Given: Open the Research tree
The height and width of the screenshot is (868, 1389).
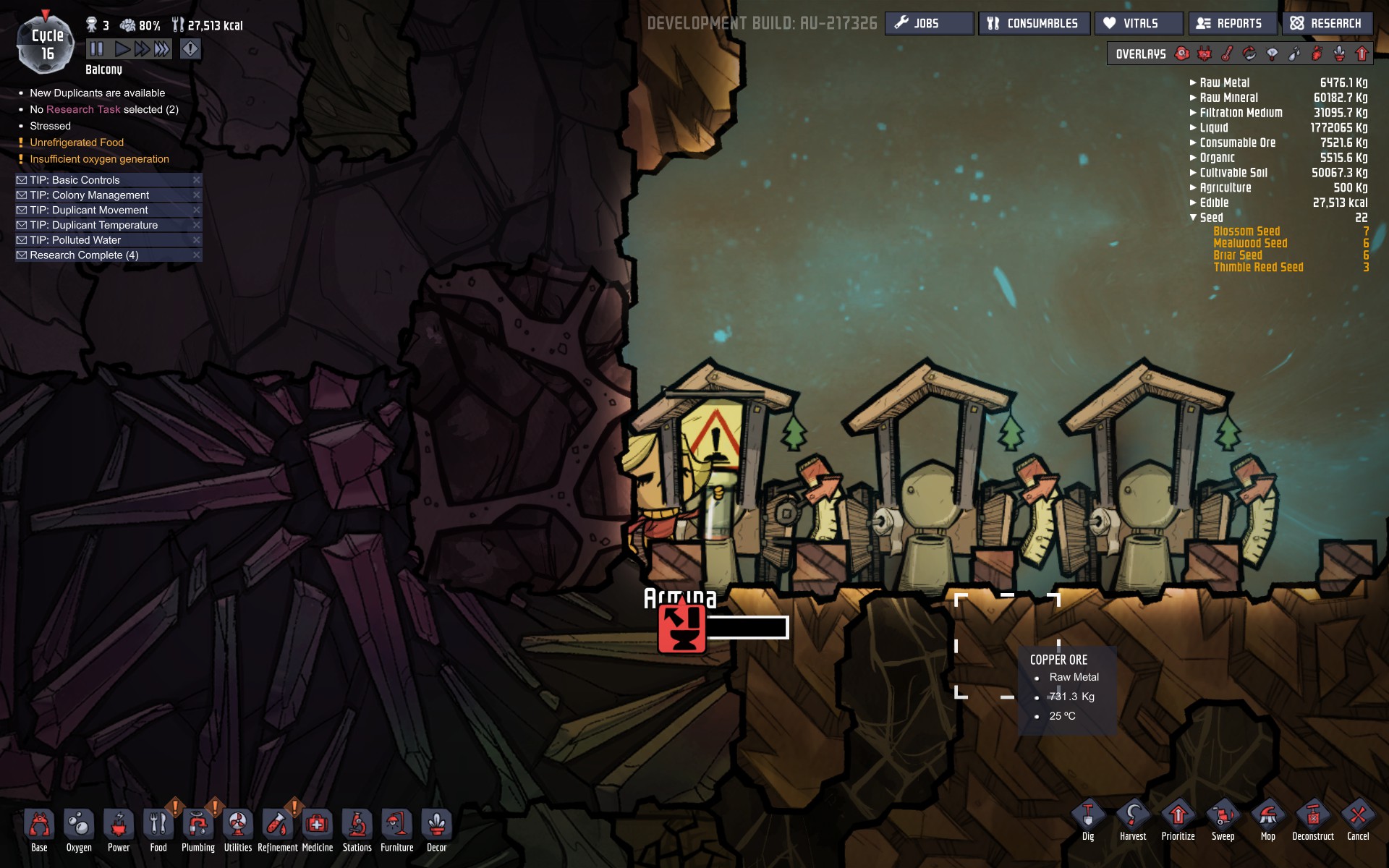Looking at the screenshot, I should (x=1327, y=23).
